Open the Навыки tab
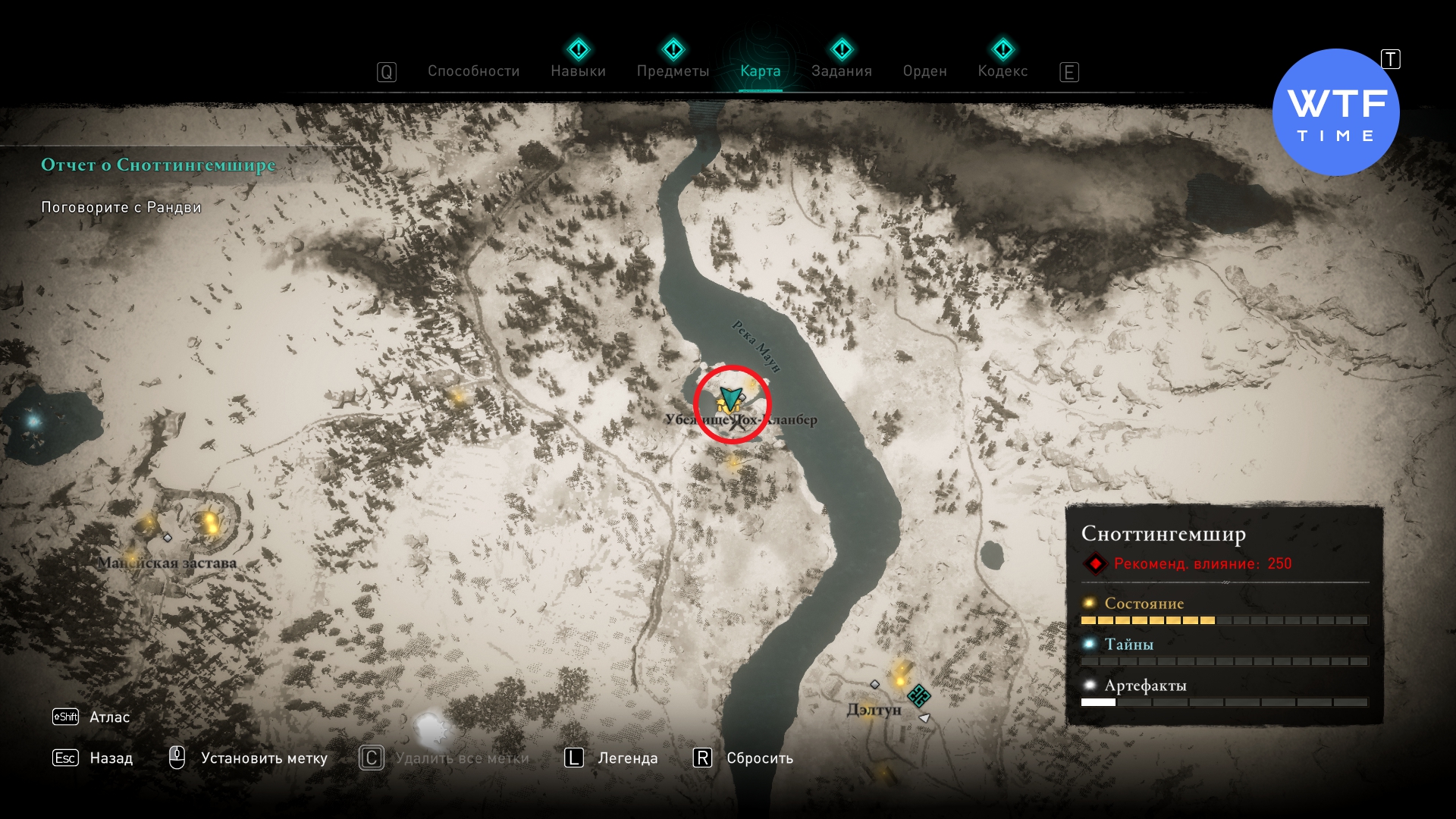 [x=578, y=71]
